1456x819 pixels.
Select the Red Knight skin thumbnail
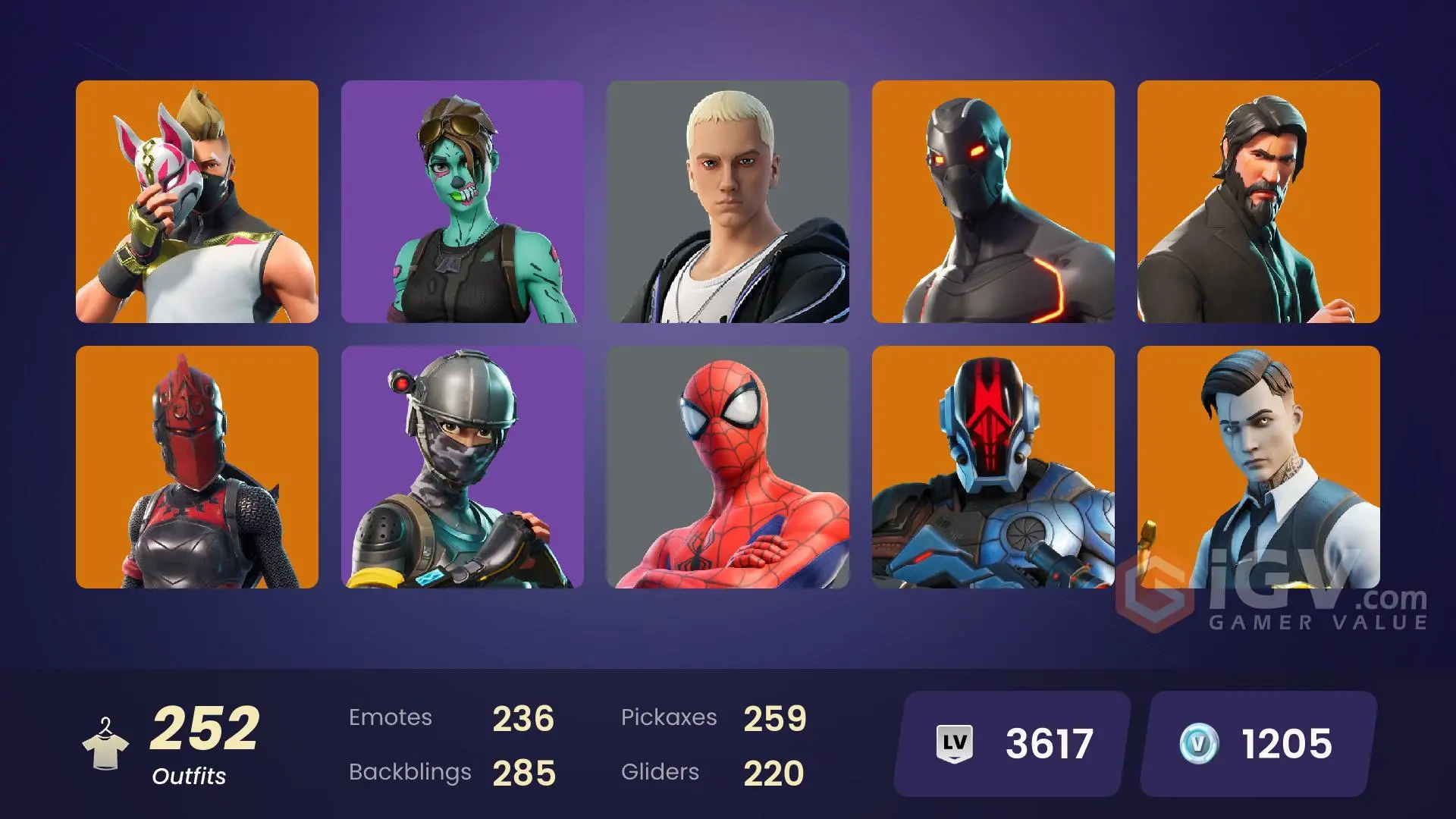196,470
